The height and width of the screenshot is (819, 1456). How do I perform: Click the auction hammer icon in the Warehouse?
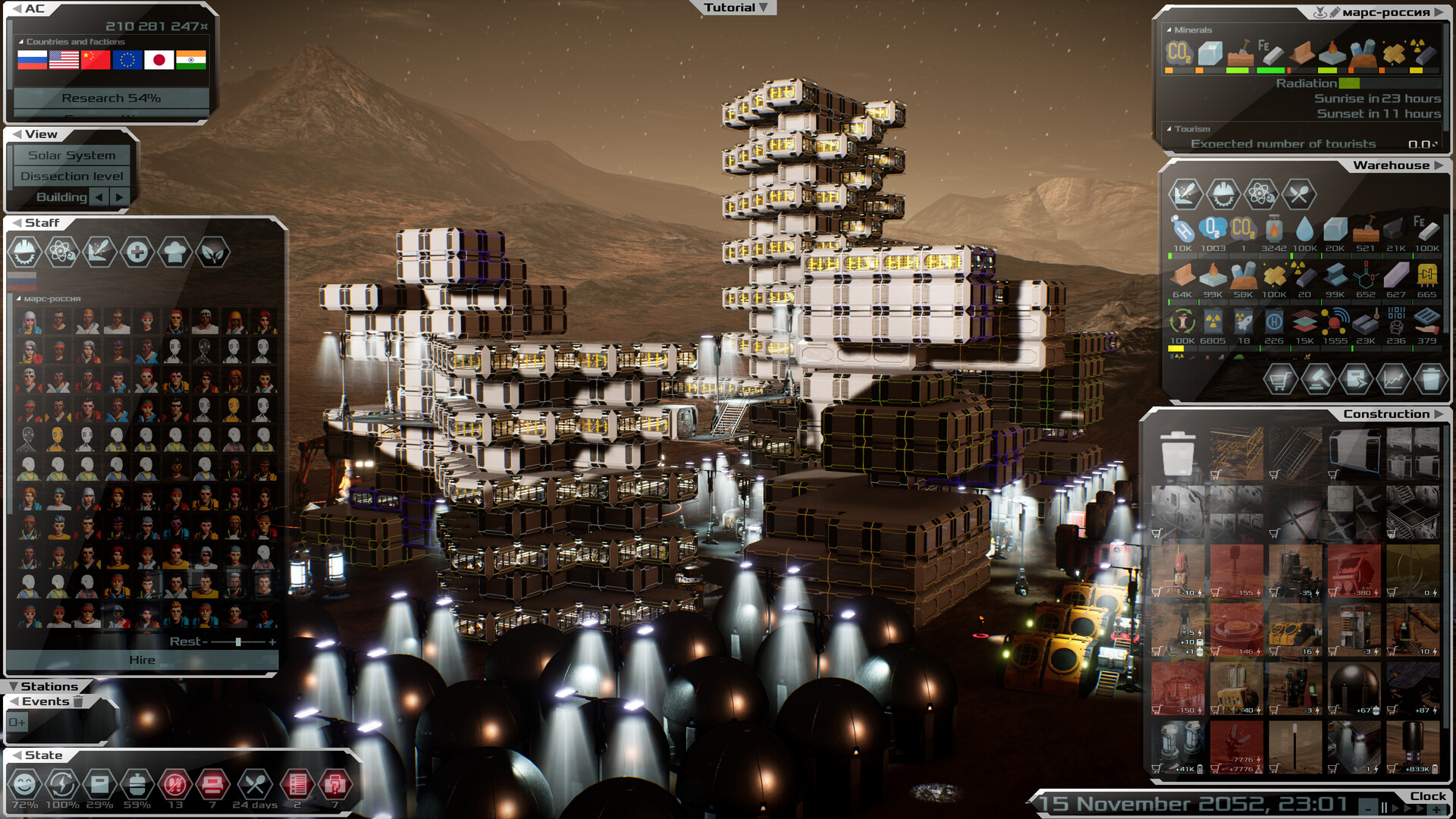point(1317,378)
